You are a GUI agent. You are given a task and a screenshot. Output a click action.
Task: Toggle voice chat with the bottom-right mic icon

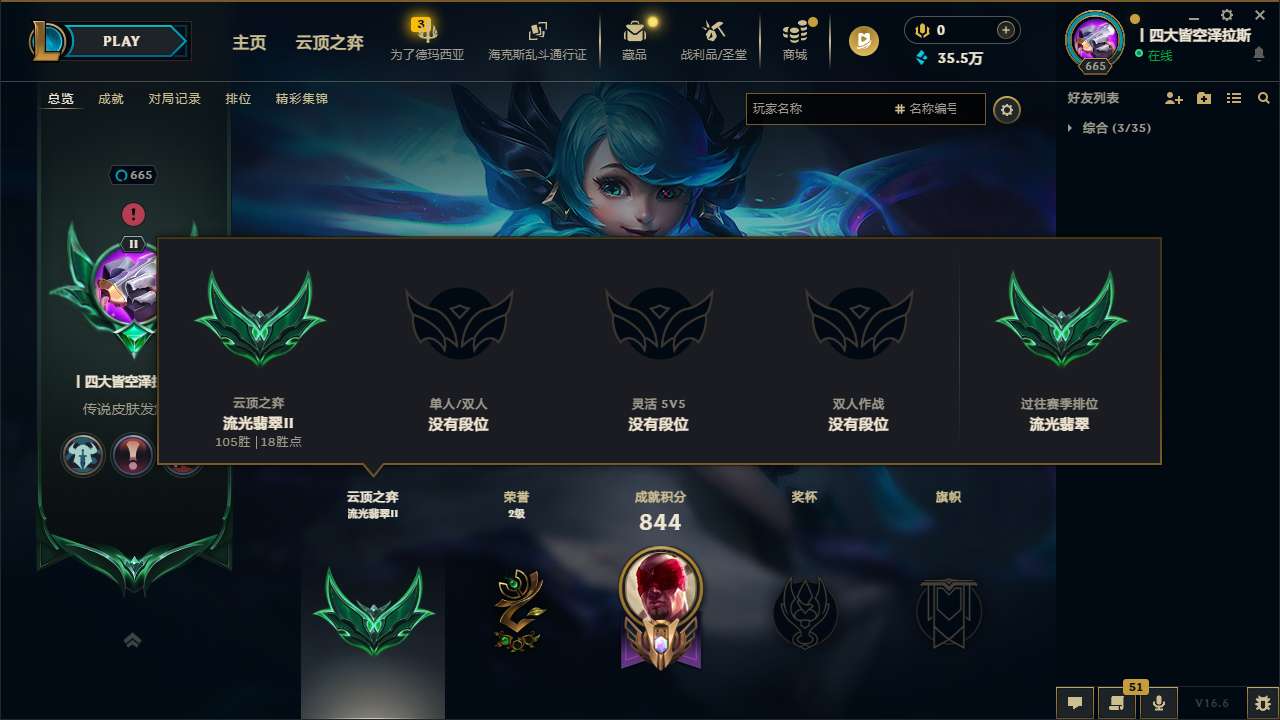pyautogui.click(x=1159, y=703)
